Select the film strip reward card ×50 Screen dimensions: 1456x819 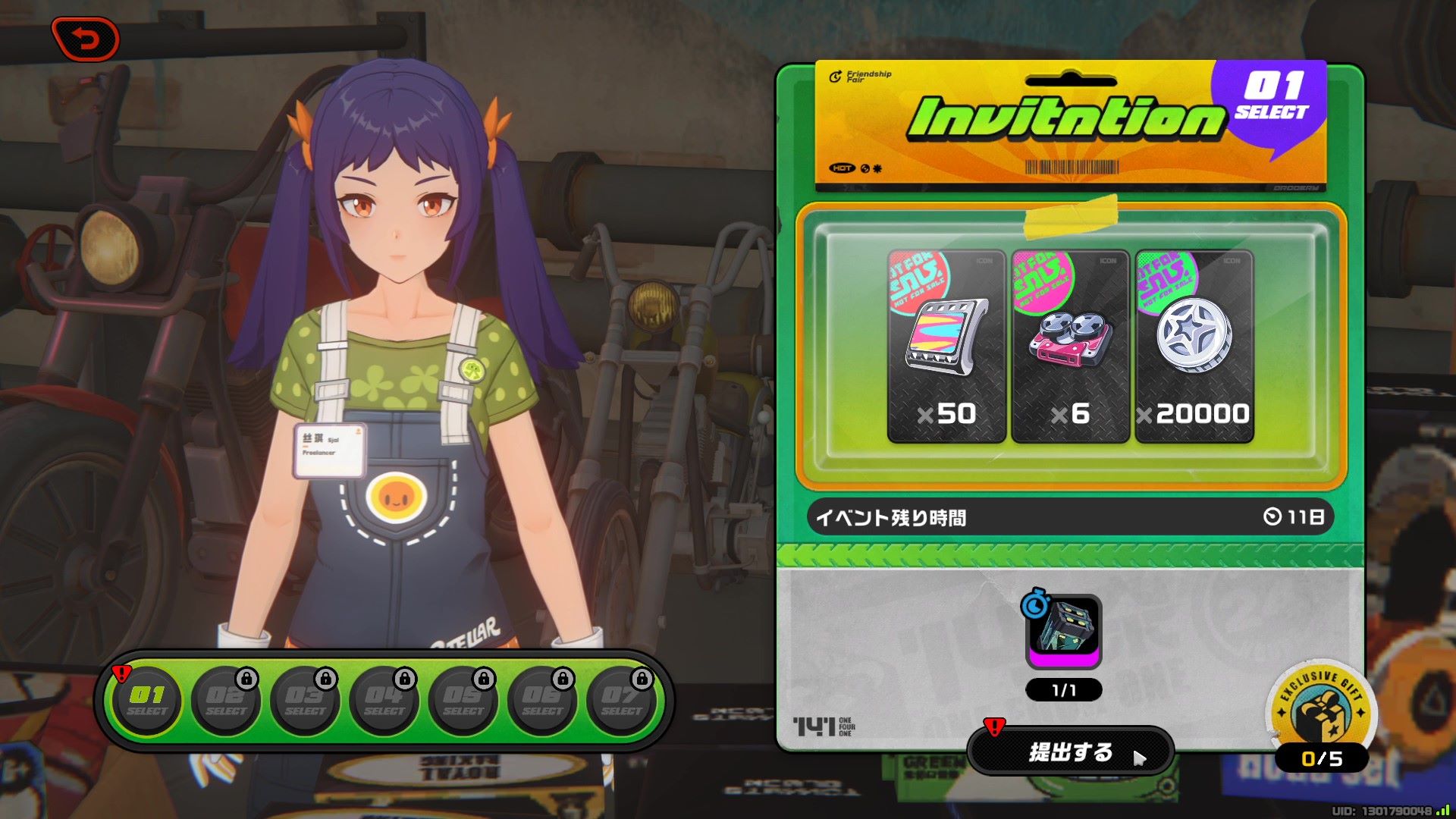pyautogui.click(x=944, y=345)
